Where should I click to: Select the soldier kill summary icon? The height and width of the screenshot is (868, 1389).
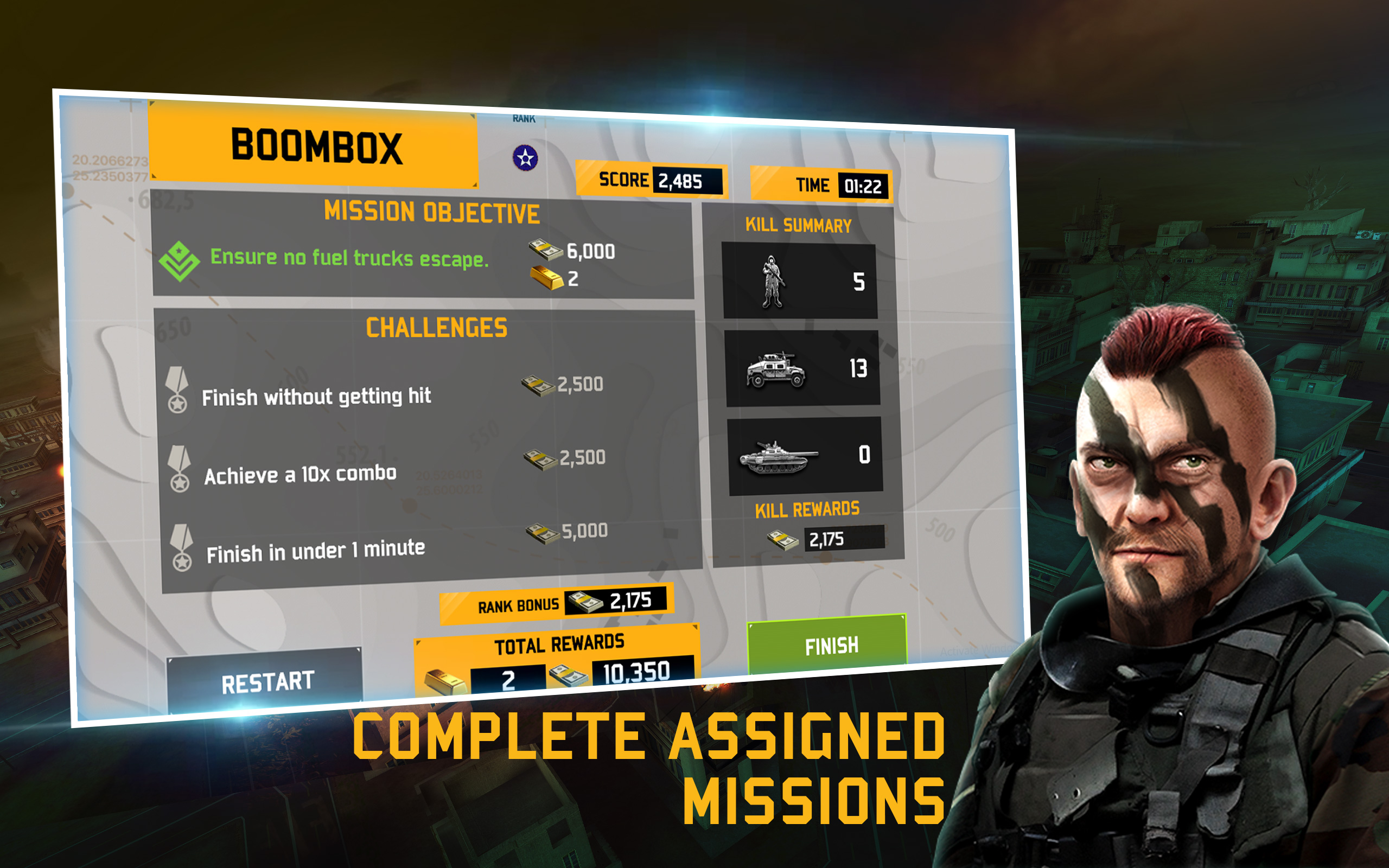pos(772,282)
